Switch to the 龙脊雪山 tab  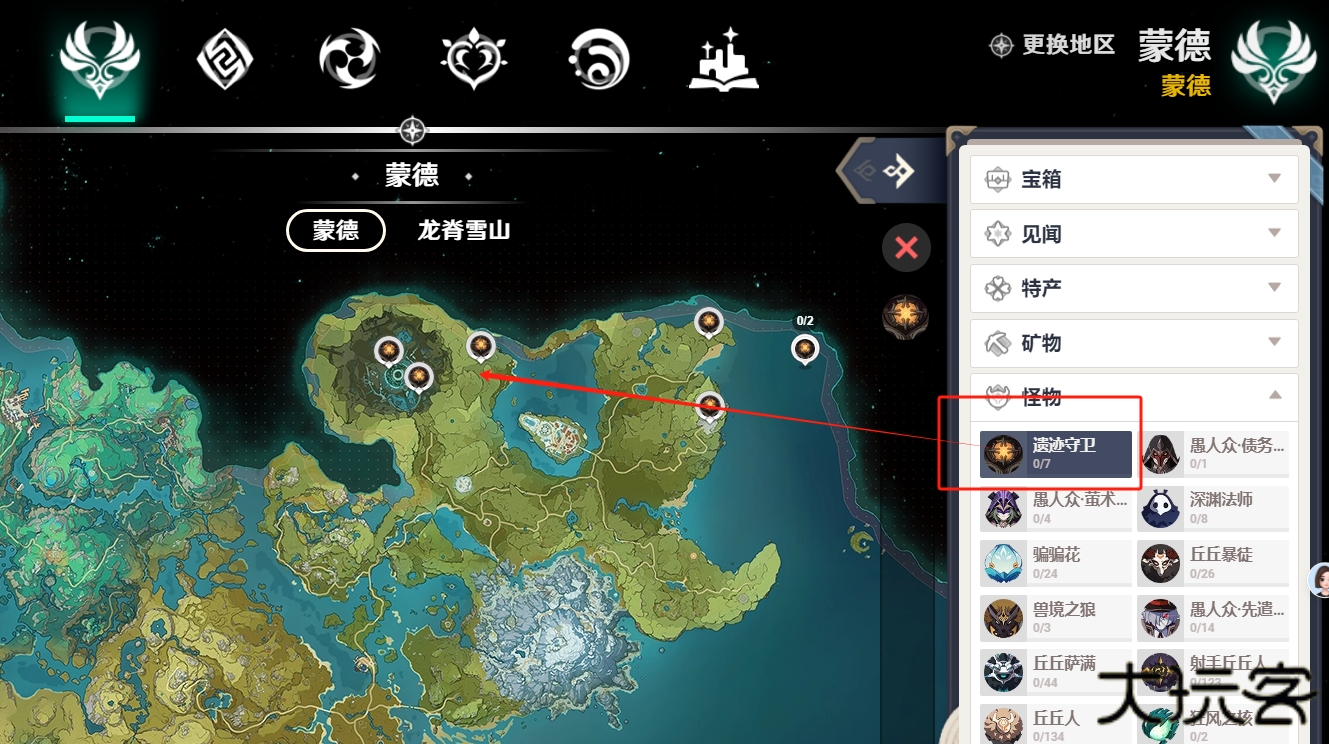coord(463,231)
